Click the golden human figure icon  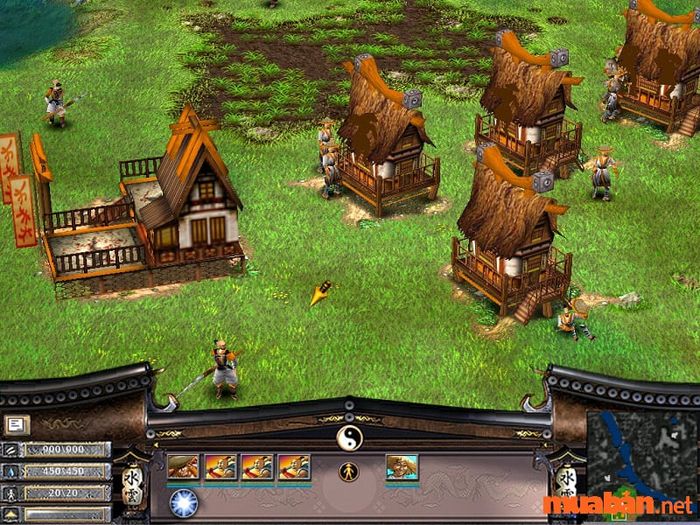(x=349, y=470)
